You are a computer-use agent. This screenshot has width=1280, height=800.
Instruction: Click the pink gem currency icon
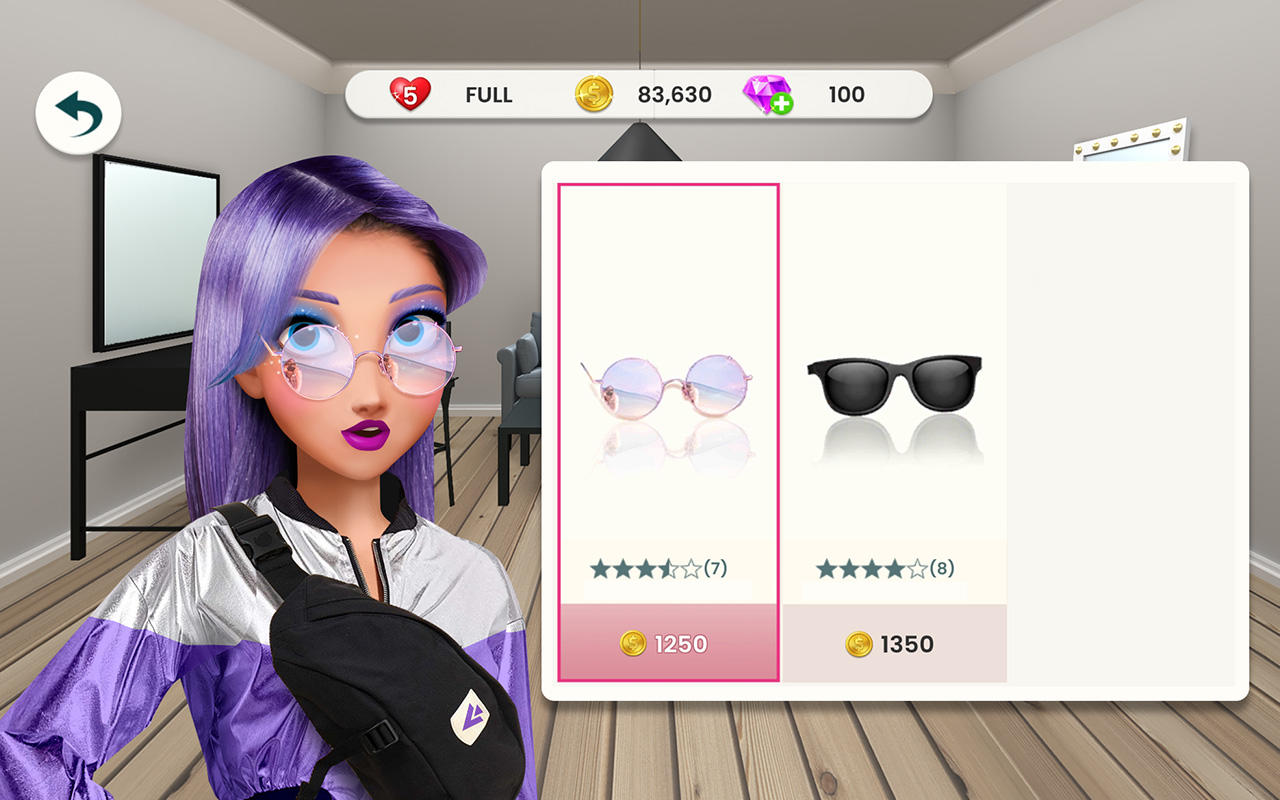[x=768, y=93]
